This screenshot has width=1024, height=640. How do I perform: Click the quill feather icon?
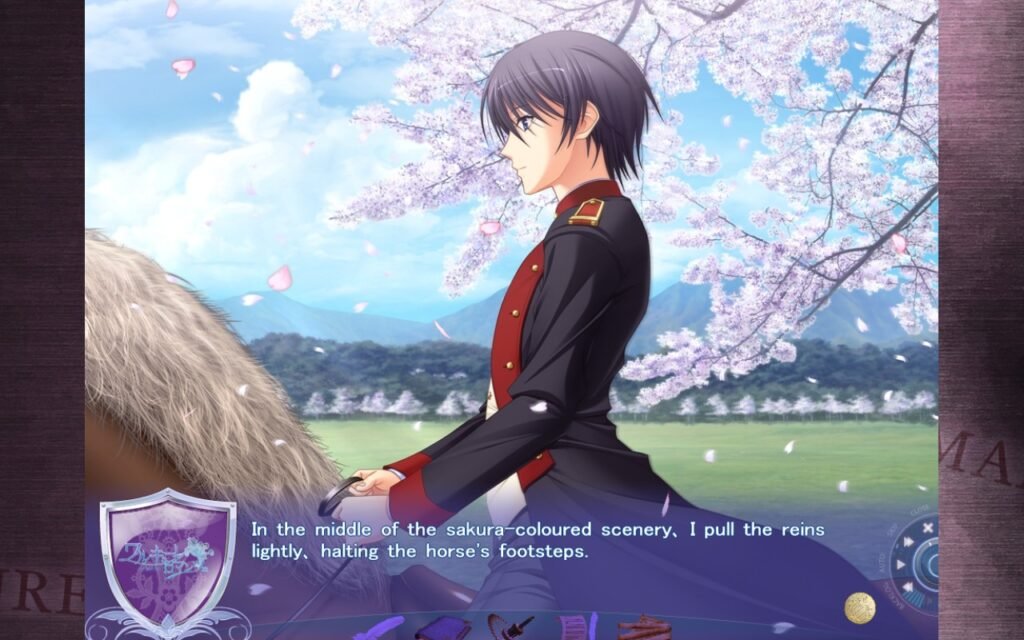[x=382, y=629]
